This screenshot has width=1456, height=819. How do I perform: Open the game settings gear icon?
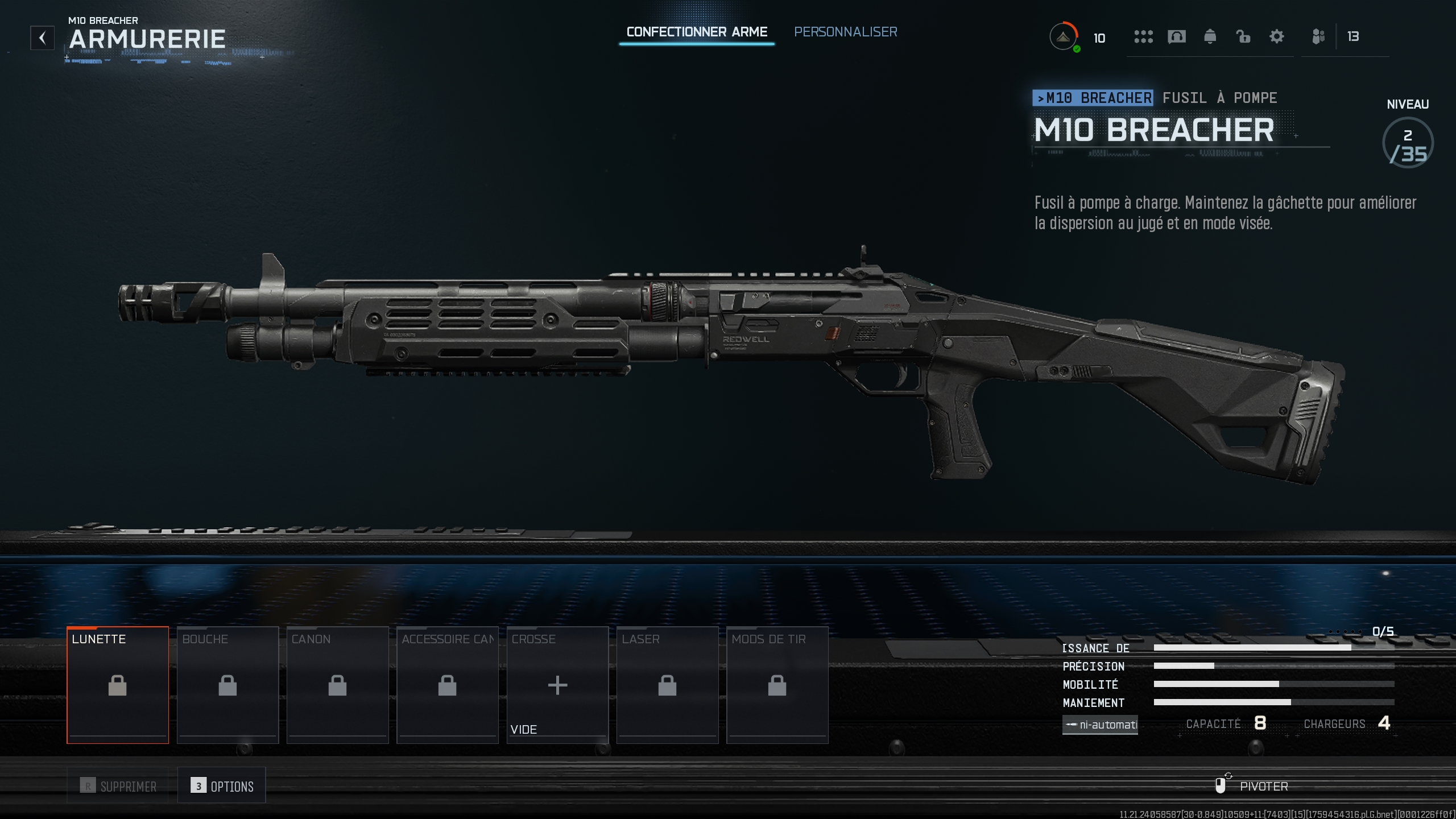point(1277,36)
